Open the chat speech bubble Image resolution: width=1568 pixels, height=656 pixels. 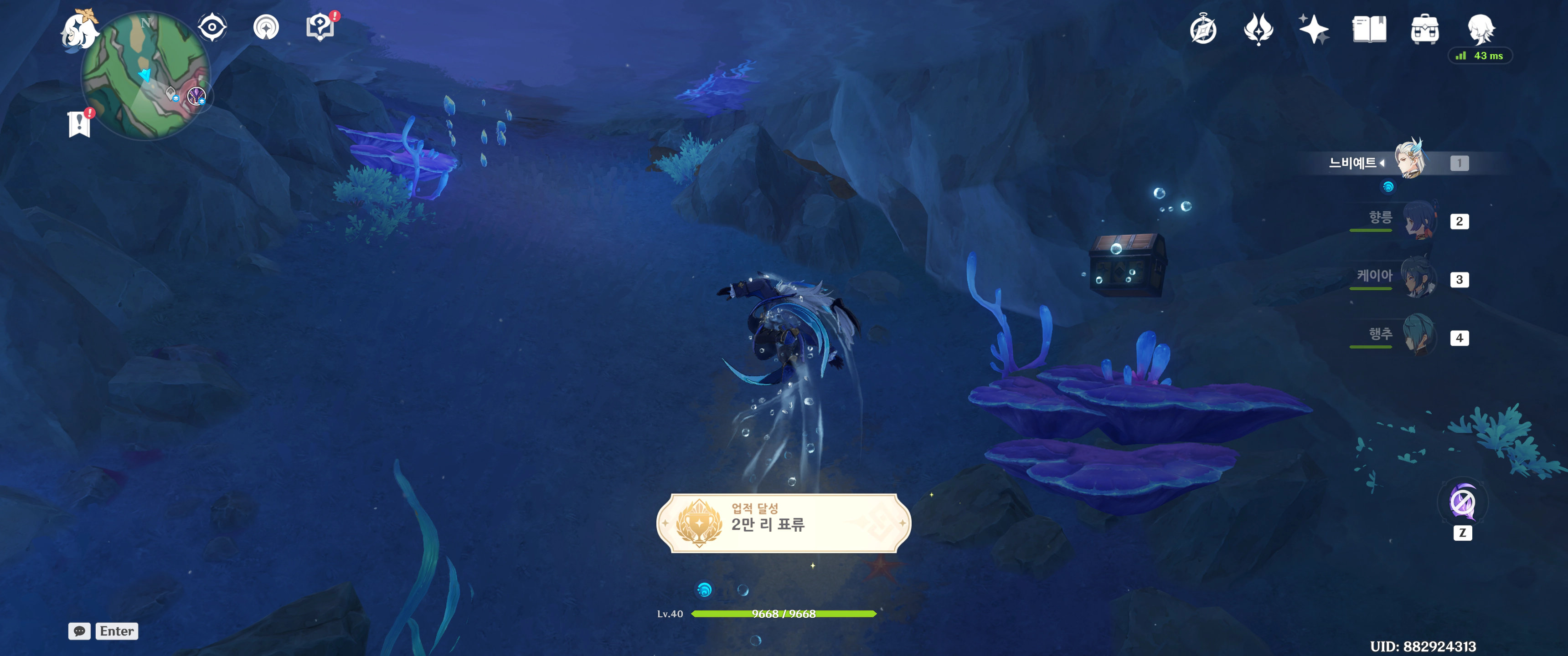(79, 631)
